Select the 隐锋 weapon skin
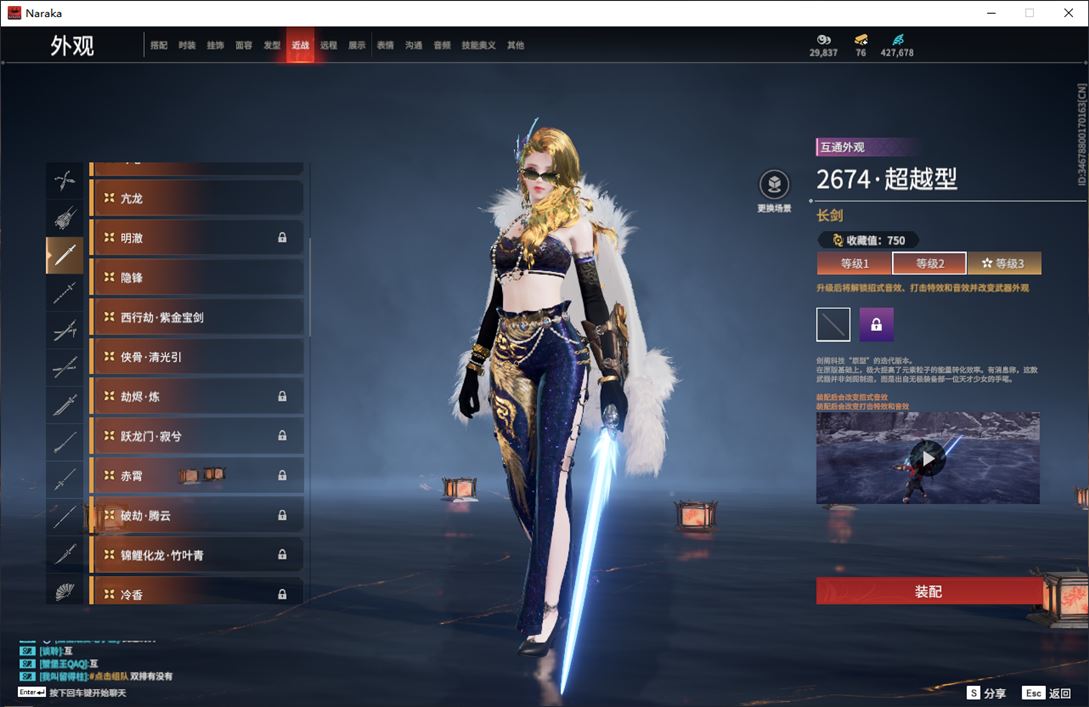 197,278
